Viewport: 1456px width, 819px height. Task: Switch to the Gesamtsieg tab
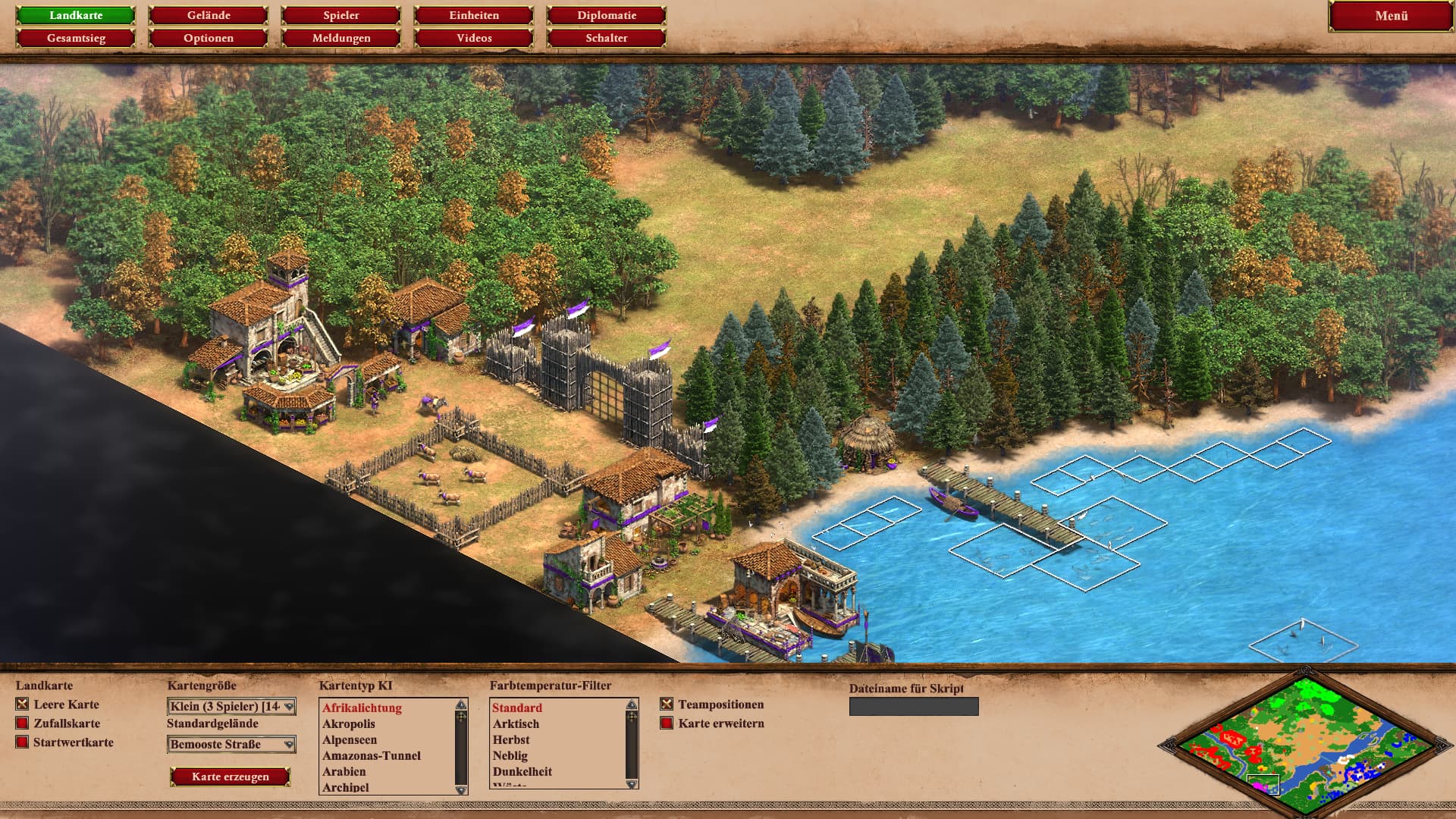[76, 38]
